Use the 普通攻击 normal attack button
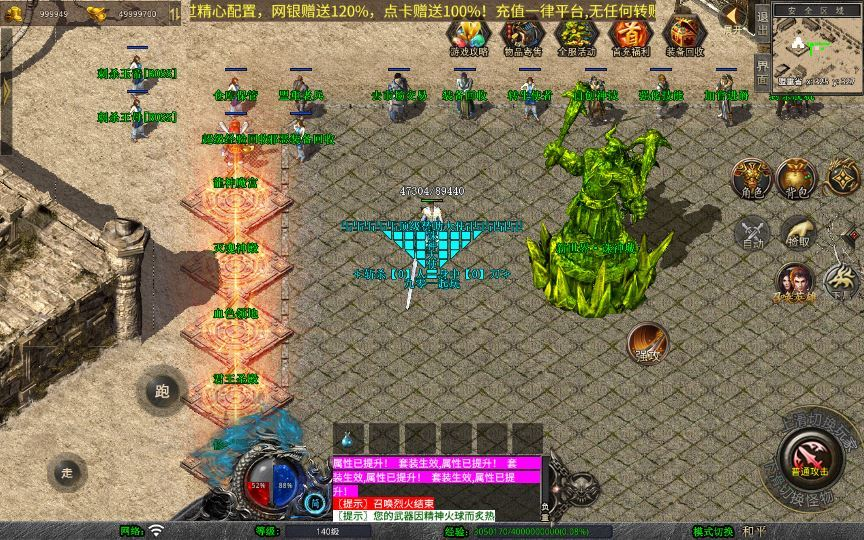 tap(810, 462)
